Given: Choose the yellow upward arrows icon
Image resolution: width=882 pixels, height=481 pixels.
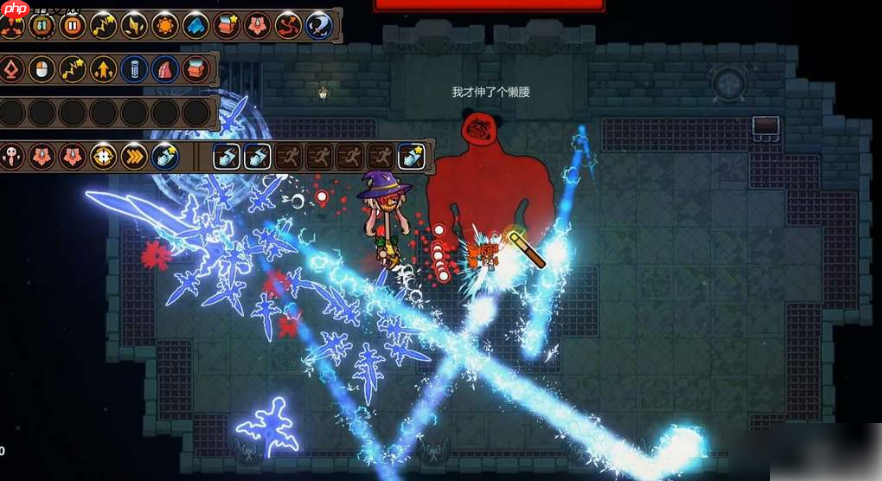Looking at the screenshot, I should point(103,69).
